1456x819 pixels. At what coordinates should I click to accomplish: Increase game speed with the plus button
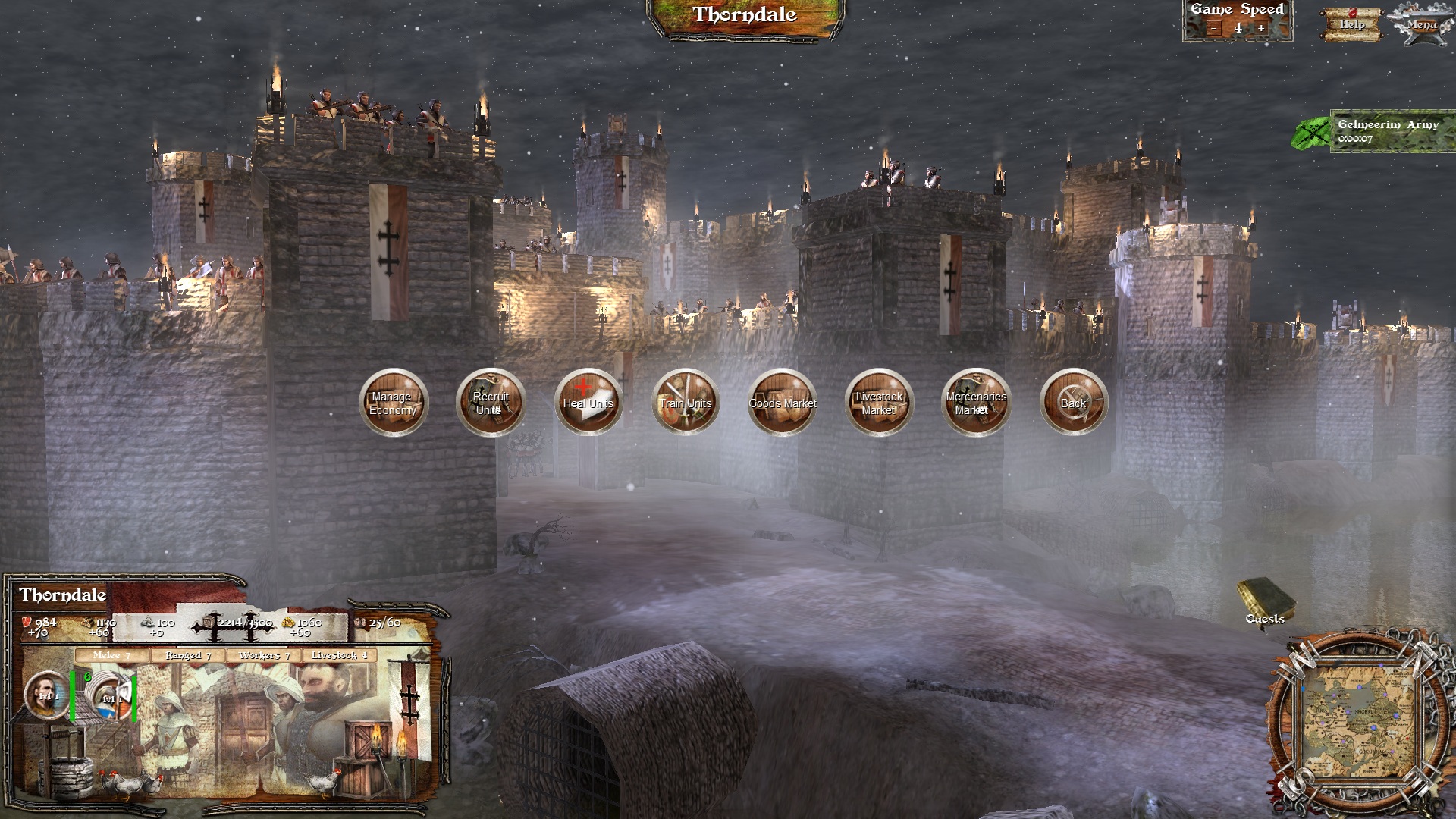pyautogui.click(x=1261, y=29)
